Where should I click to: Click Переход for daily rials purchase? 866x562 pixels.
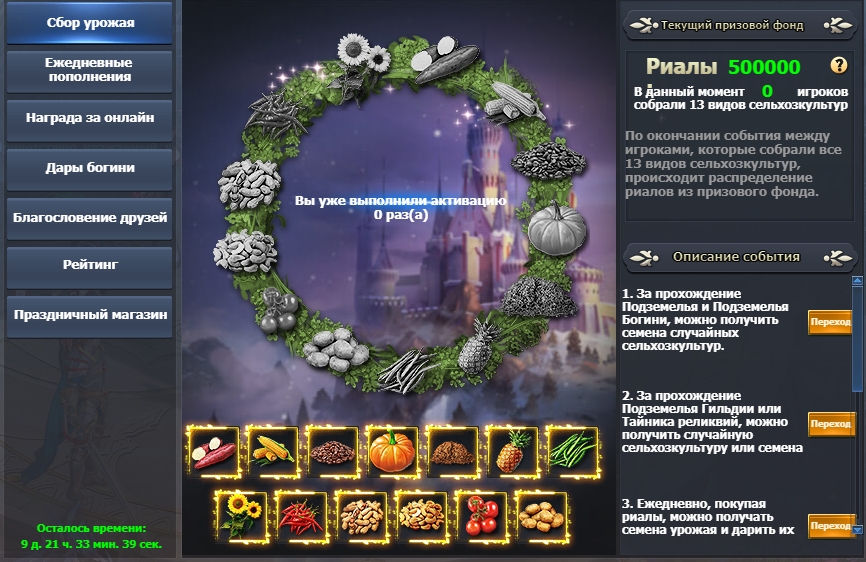831,526
